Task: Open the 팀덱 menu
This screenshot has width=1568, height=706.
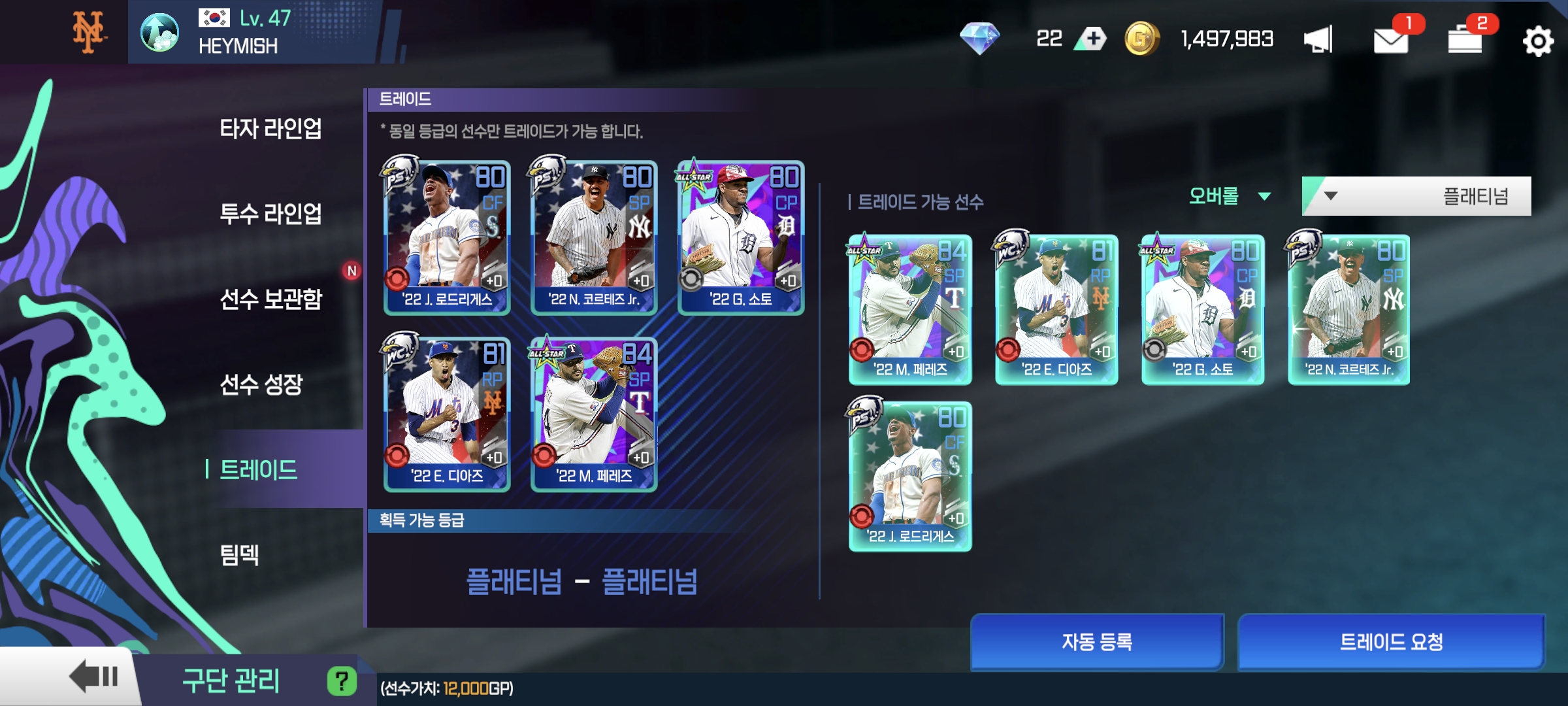Action: [240, 555]
